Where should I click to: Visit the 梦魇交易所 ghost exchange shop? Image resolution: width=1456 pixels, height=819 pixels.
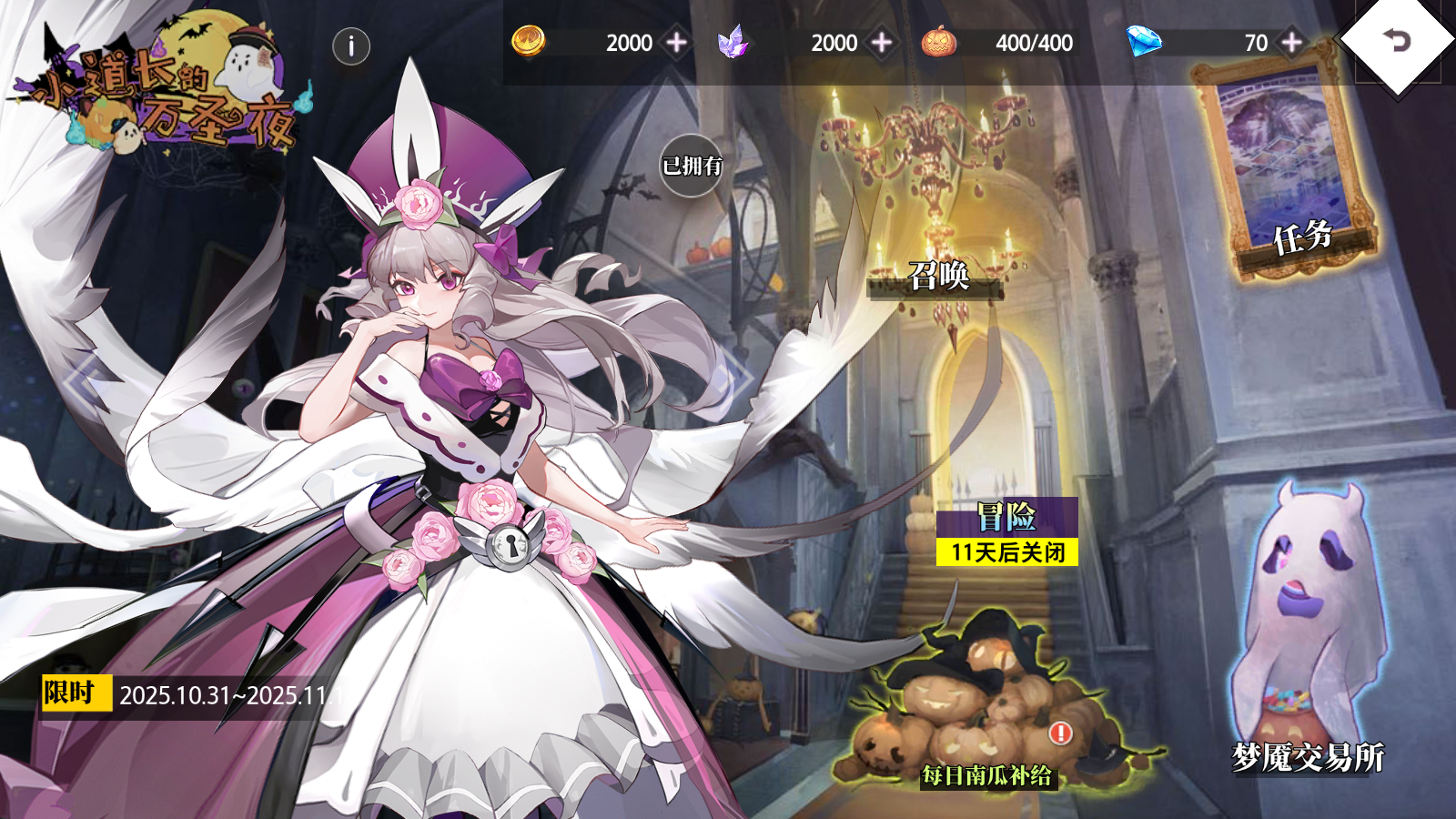tap(1309, 637)
